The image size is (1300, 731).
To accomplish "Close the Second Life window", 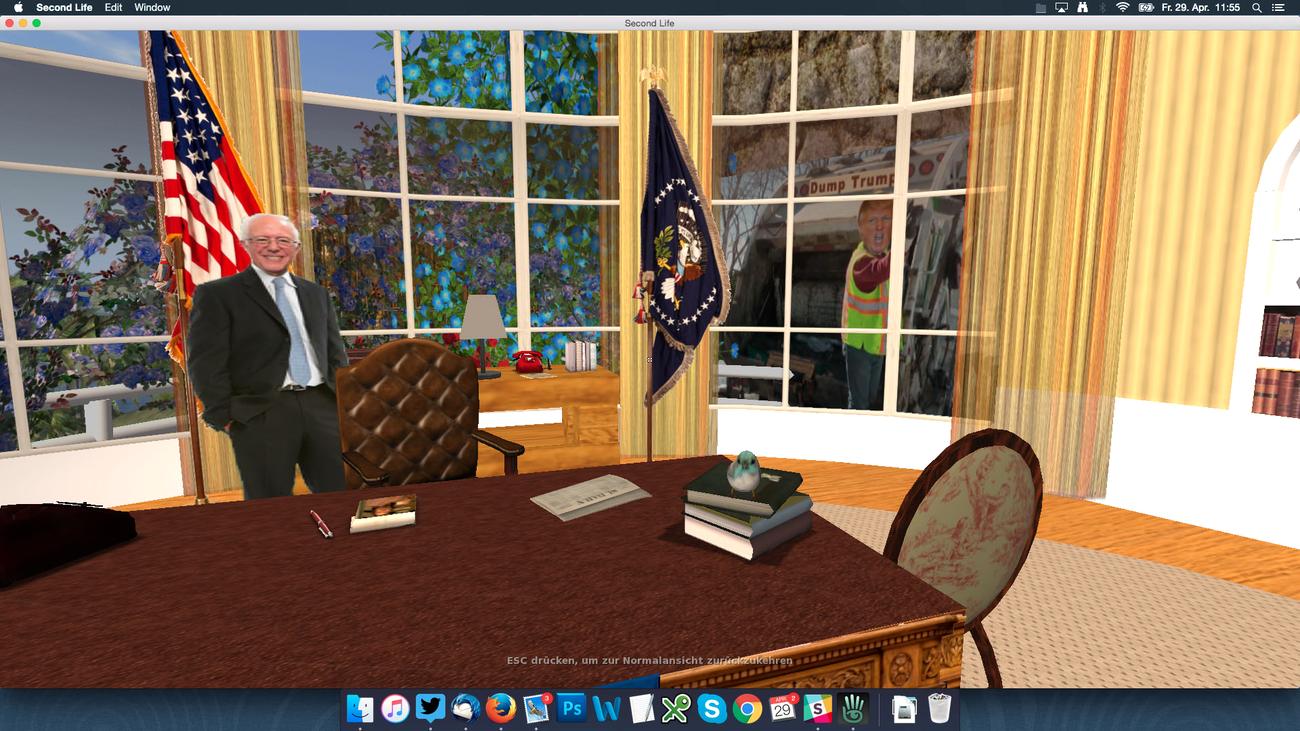I will click(9, 23).
